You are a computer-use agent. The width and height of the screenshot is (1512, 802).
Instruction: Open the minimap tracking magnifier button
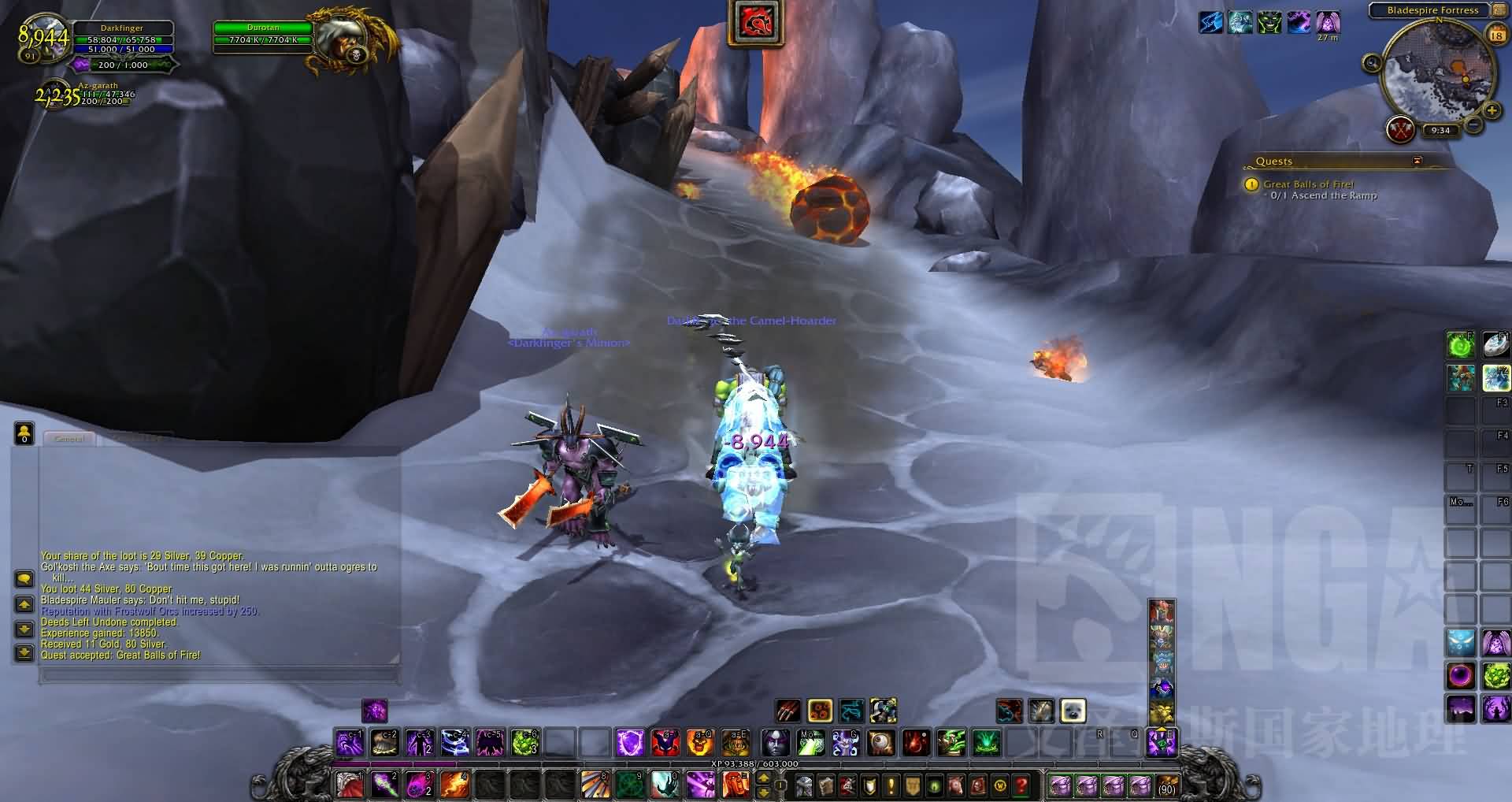1373,63
